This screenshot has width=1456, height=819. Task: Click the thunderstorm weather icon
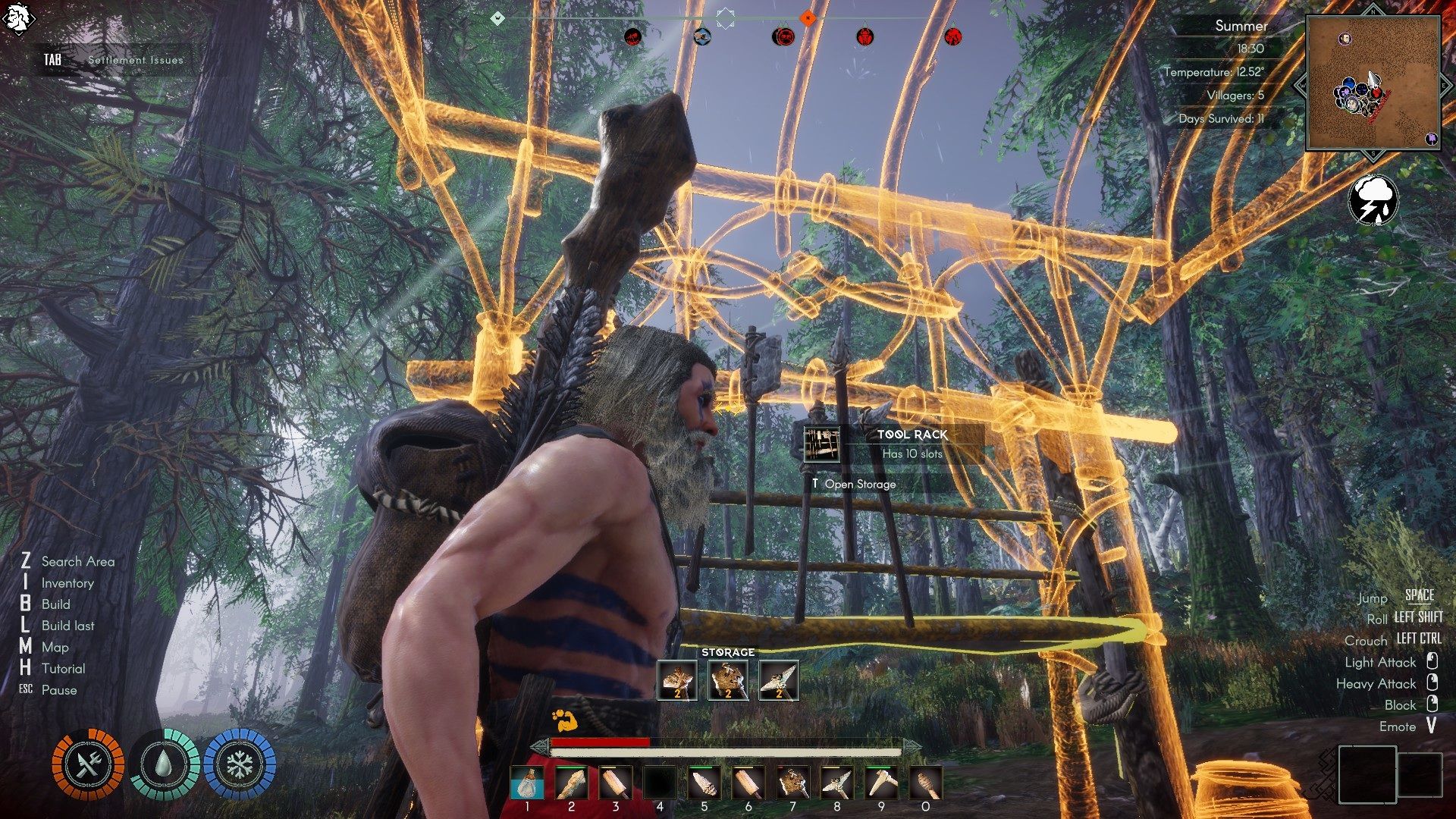click(1373, 200)
